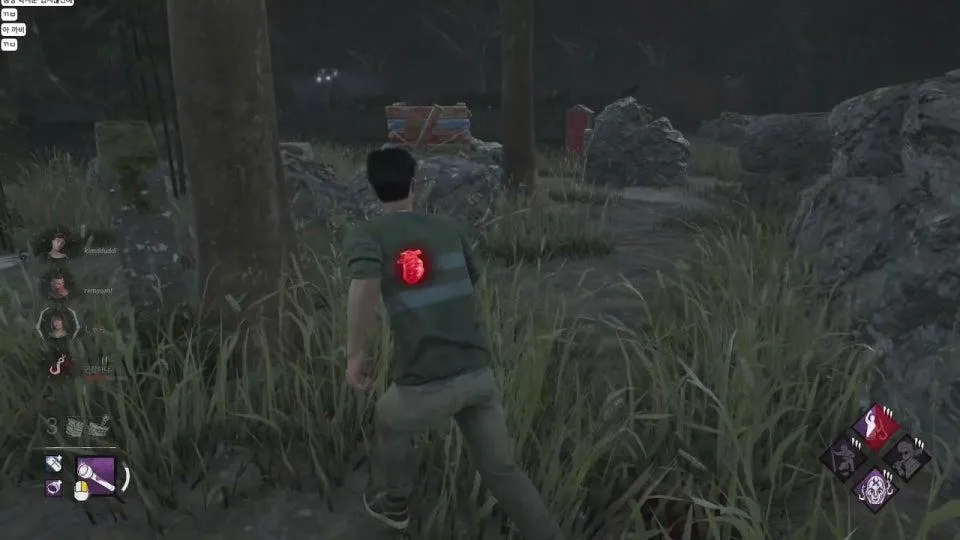
Task: Select the purple face perk at the bottom
Action: point(875,490)
